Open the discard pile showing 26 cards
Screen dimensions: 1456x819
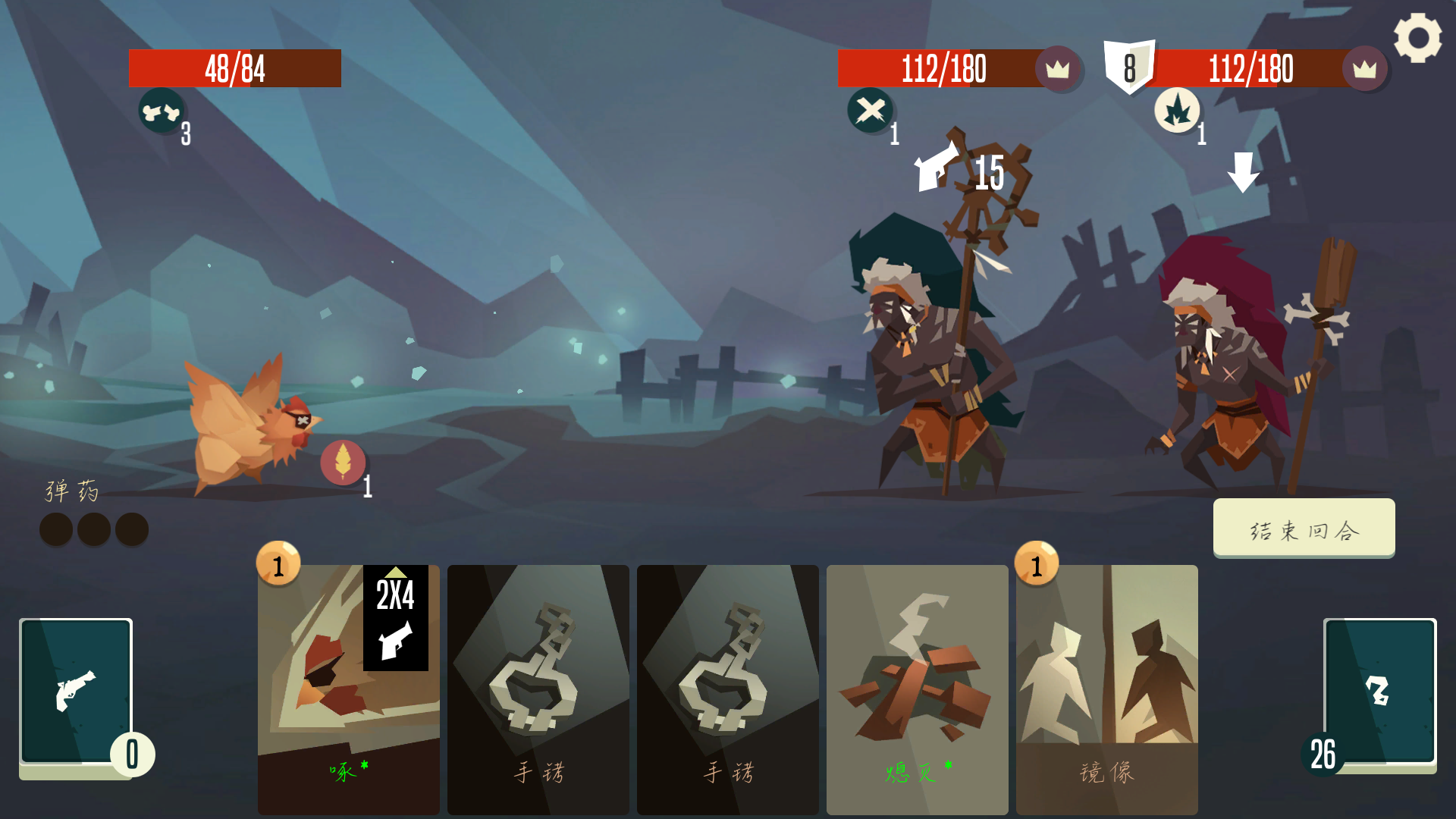[1379, 692]
